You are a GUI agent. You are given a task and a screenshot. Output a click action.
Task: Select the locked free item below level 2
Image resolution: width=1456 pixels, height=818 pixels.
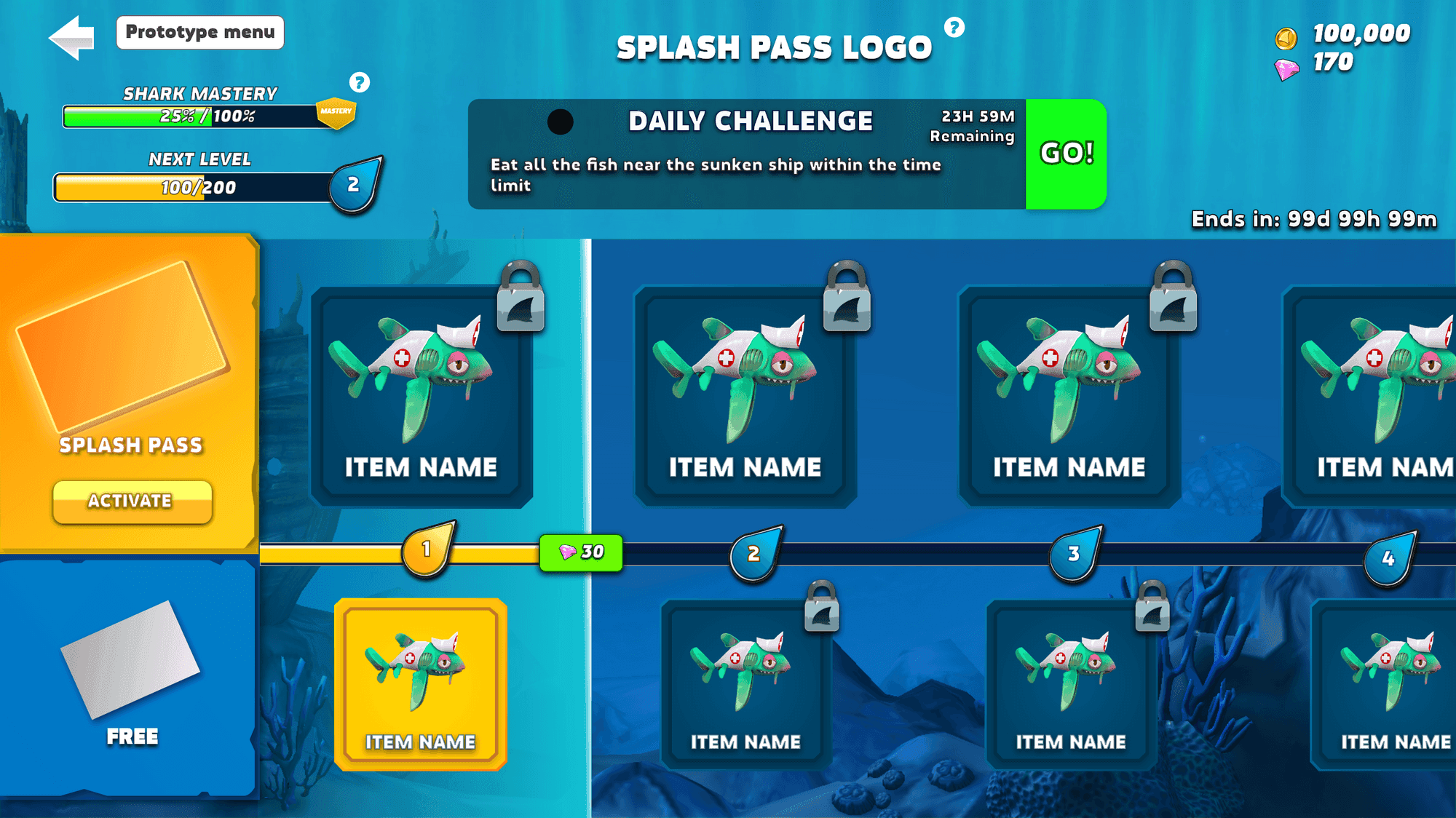point(745,684)
